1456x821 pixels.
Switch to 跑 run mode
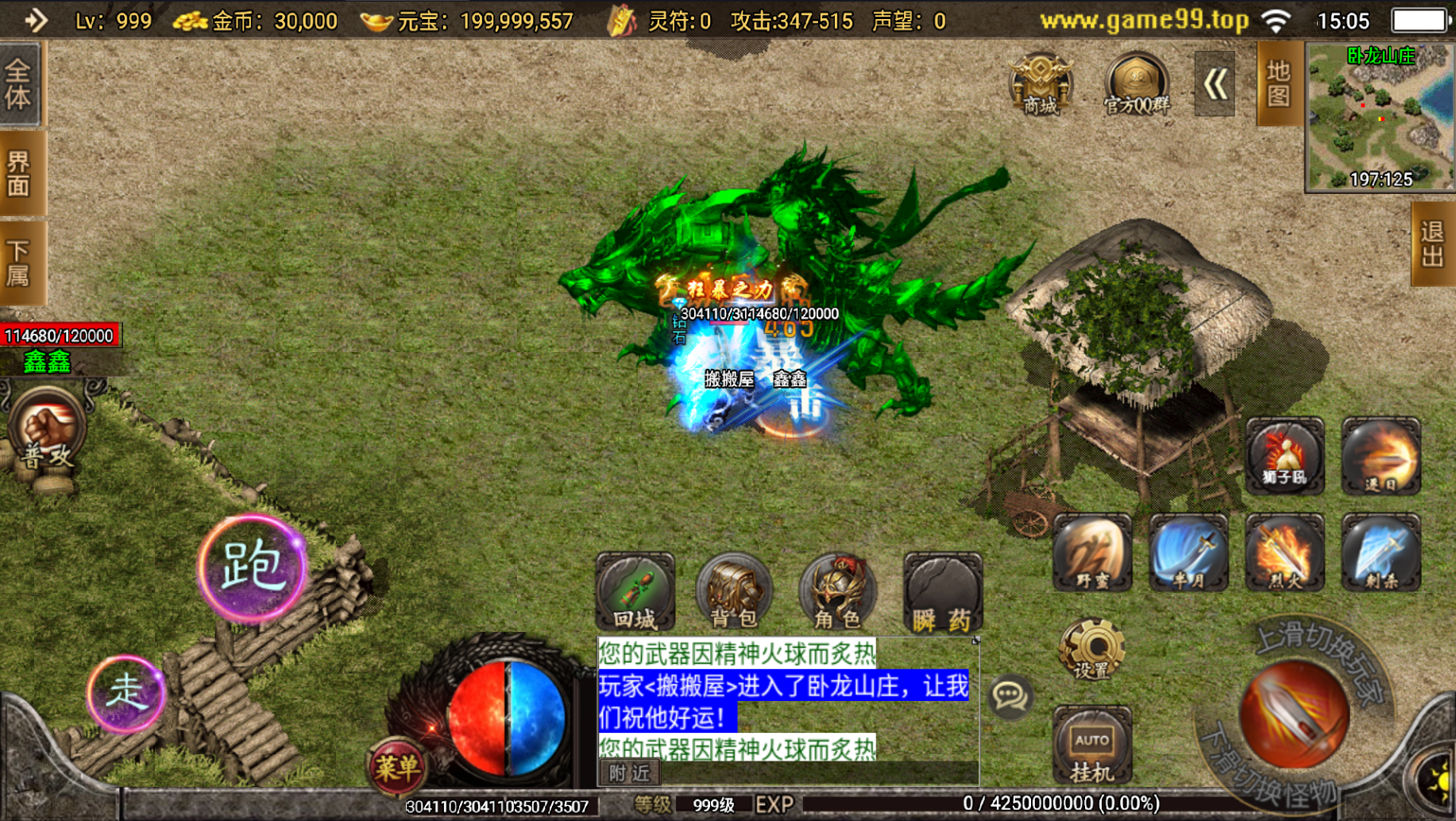click(252, 567)
